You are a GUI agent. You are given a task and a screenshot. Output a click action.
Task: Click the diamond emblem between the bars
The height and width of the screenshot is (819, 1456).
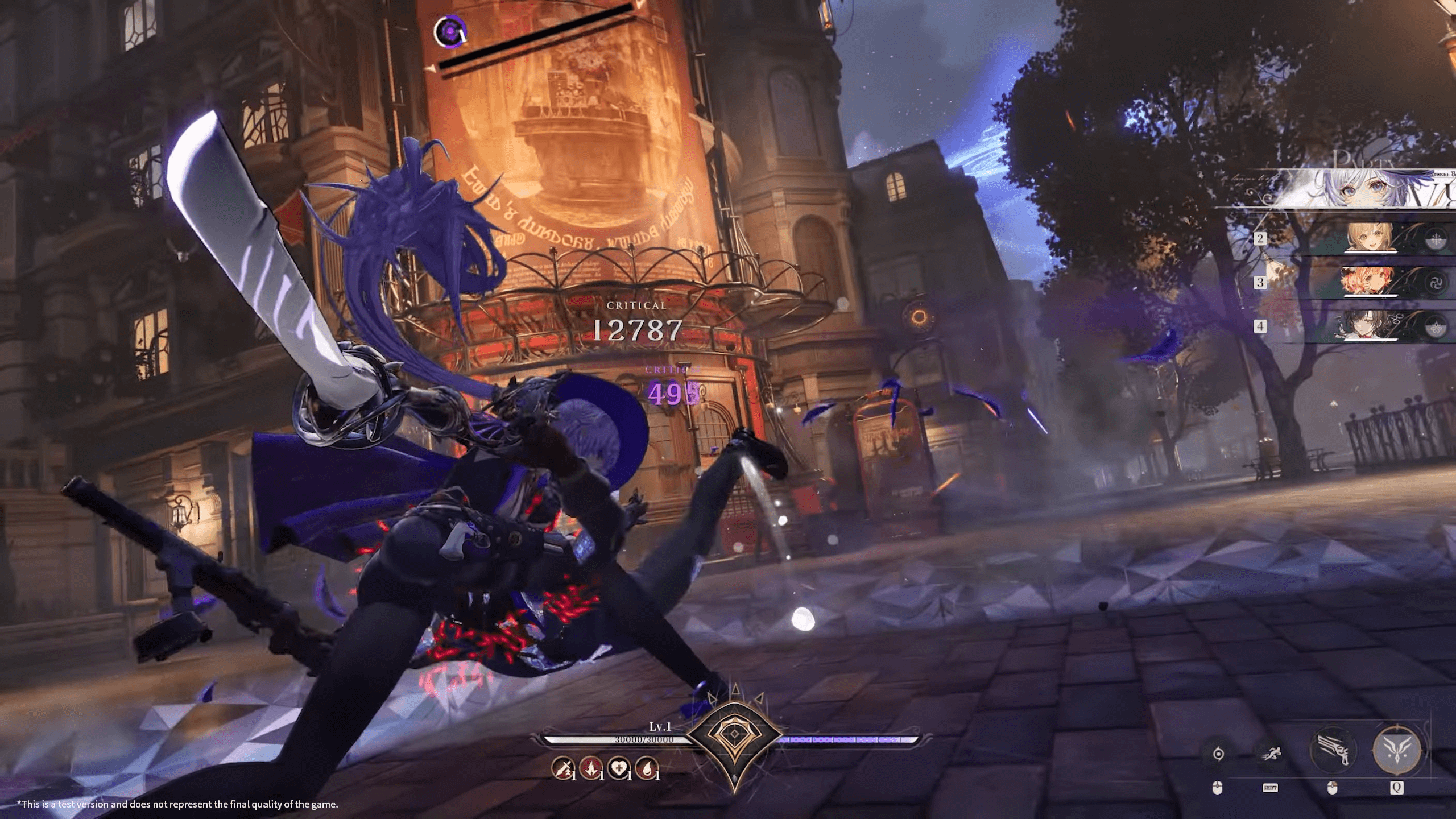pos(734,735)
